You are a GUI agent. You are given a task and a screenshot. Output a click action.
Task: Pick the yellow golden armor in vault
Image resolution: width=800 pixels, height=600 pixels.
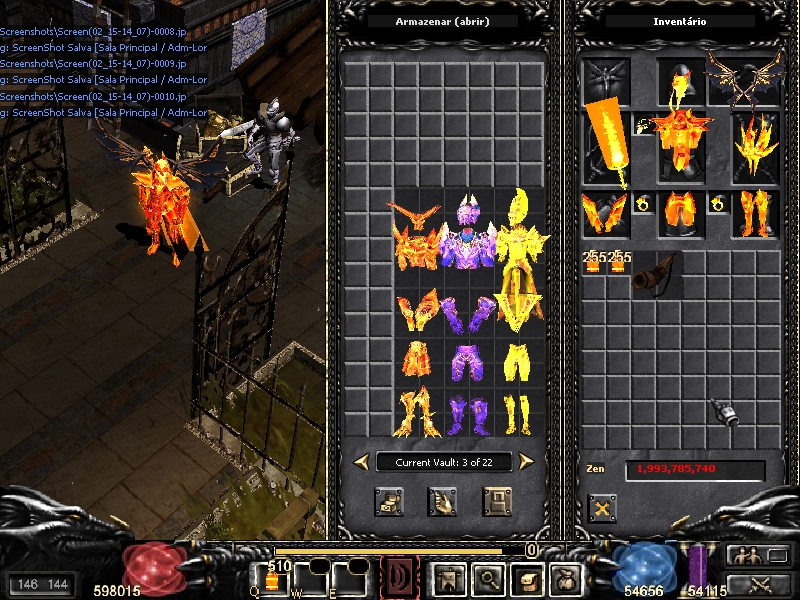[518, 255]
